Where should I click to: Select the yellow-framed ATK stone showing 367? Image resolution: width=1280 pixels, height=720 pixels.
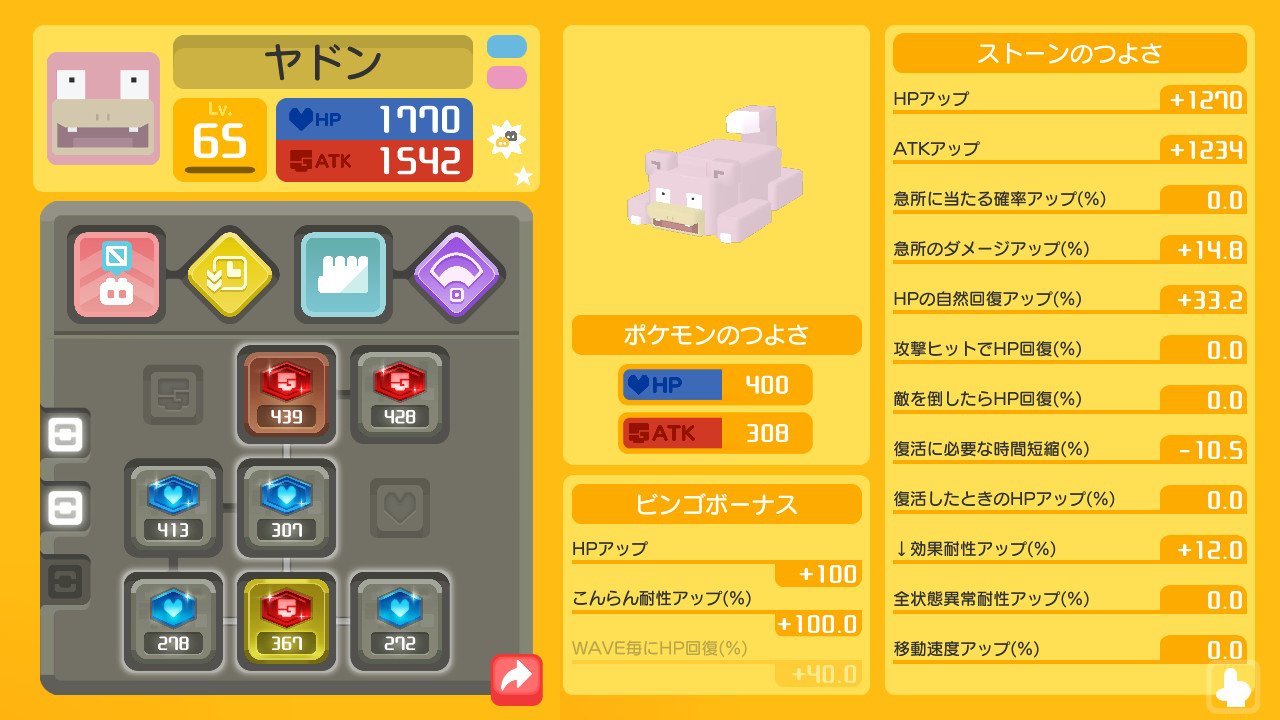(x=287, y=622)
